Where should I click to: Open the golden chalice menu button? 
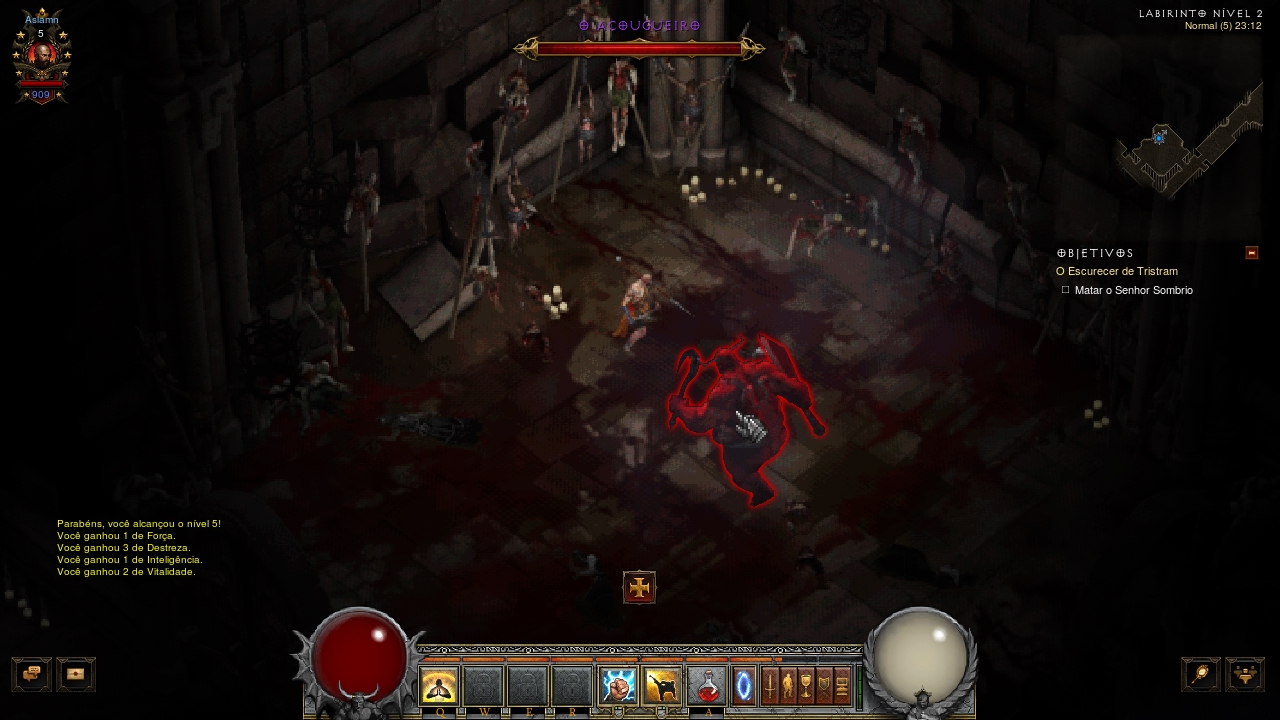(806, 687)
